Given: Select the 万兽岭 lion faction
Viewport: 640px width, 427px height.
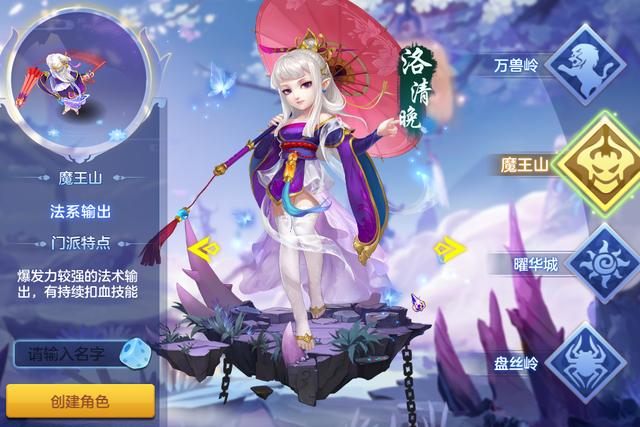Looking at the screenshot, I should 585,63.
